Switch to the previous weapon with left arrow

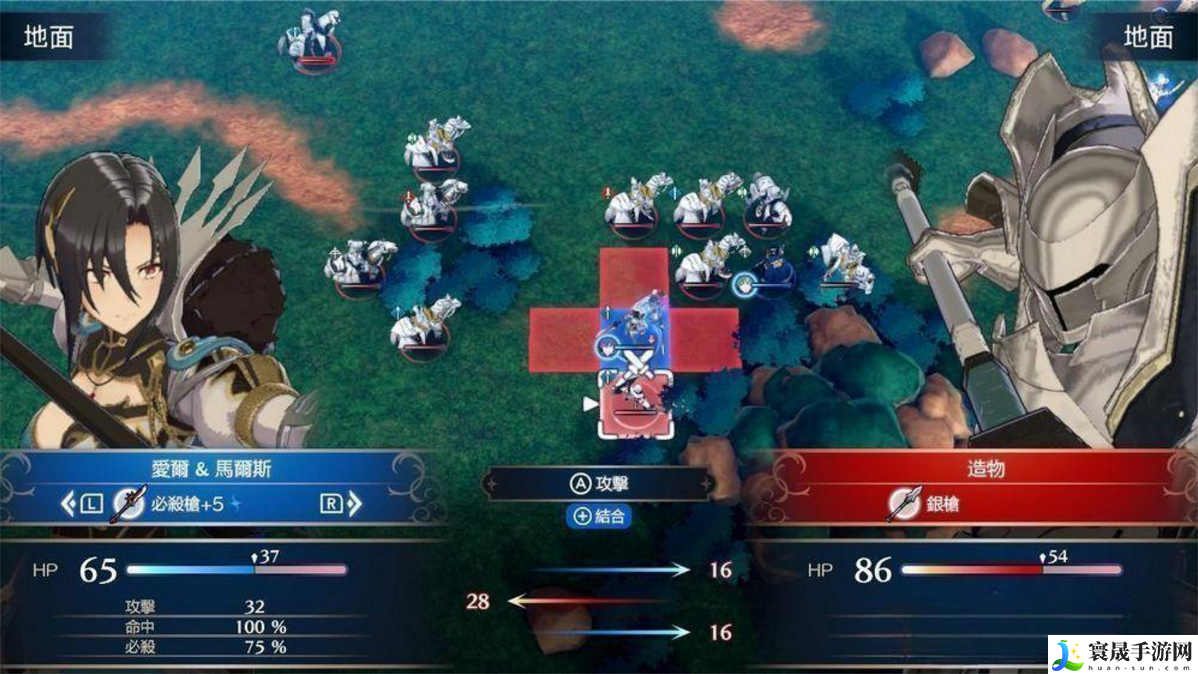pyautogui.click(x=69, y=504)
